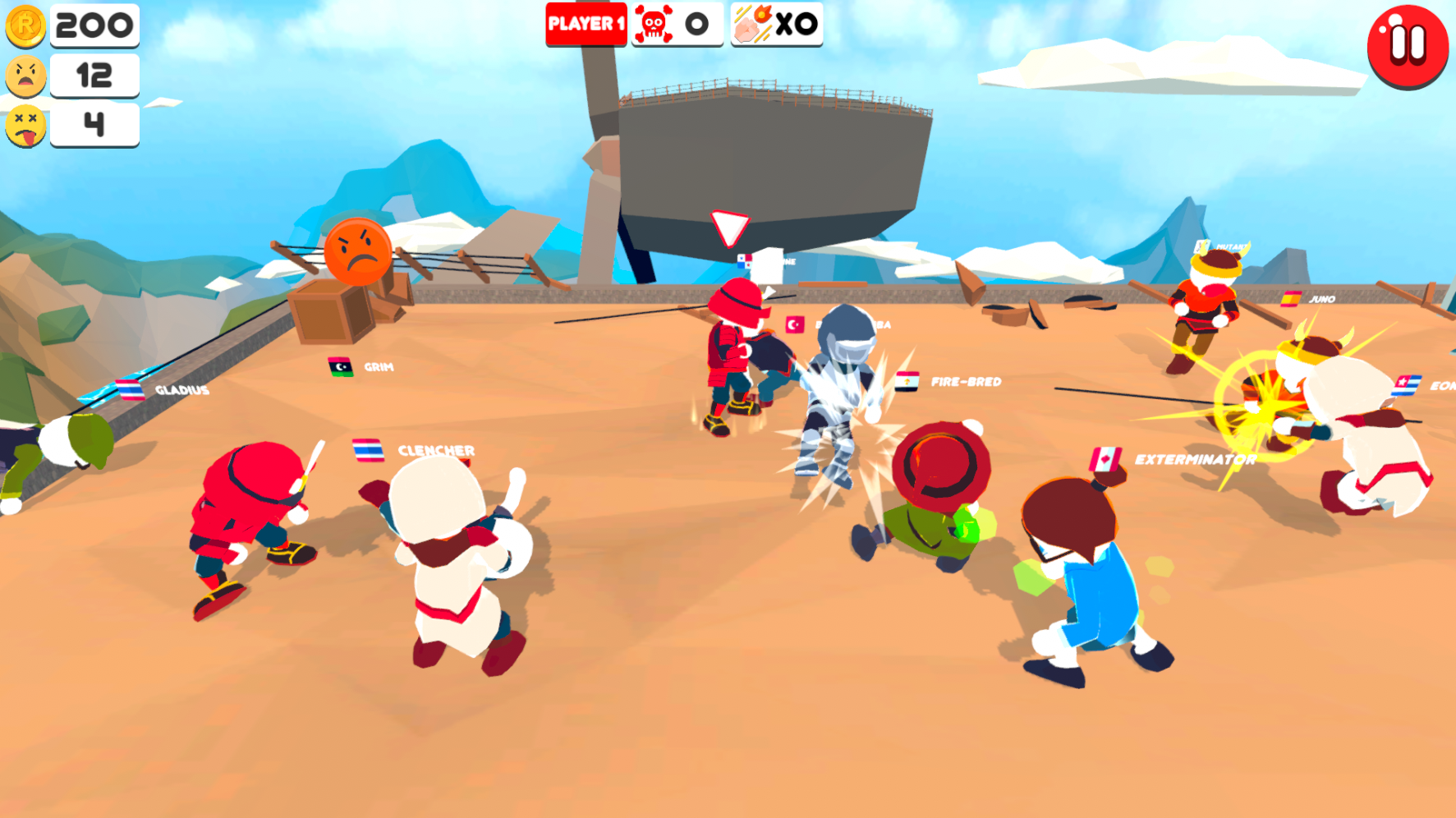Click the angry face emoji counter icon
1456x818 pixels.
pyautogui.click(x=25, y=76)
